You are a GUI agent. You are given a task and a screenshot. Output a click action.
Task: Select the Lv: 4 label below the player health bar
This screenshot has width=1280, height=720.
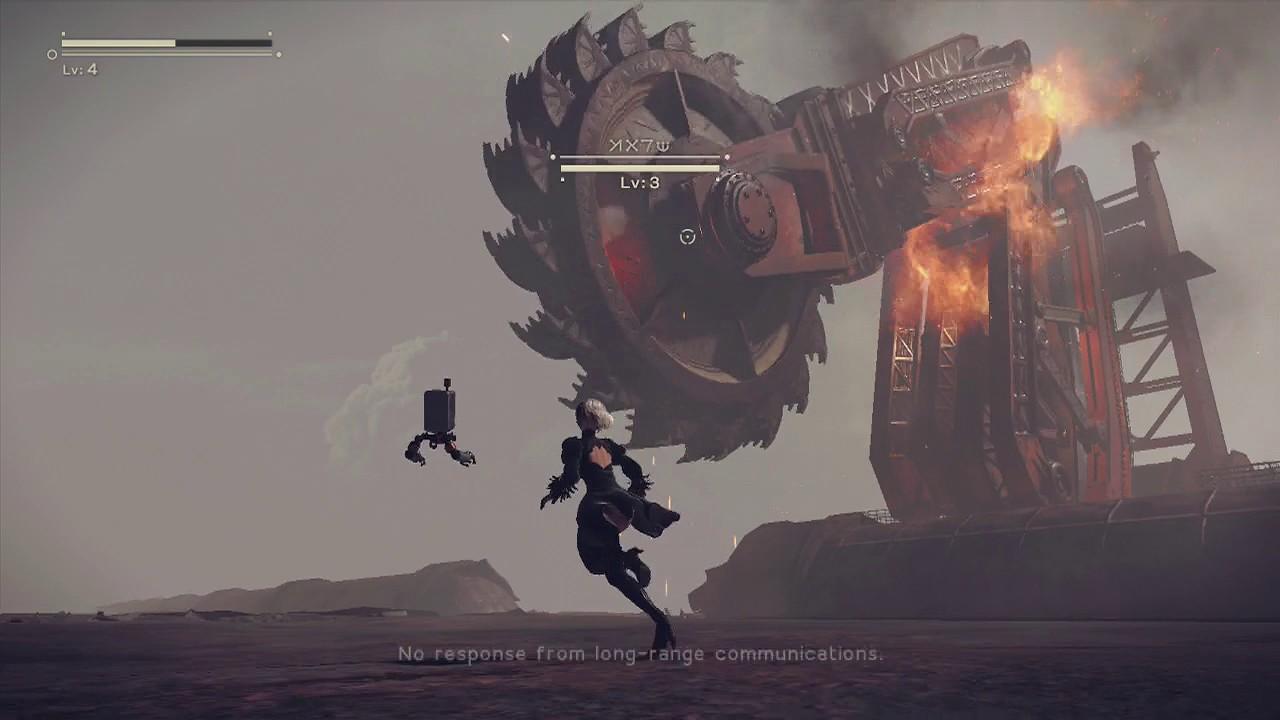82,68
